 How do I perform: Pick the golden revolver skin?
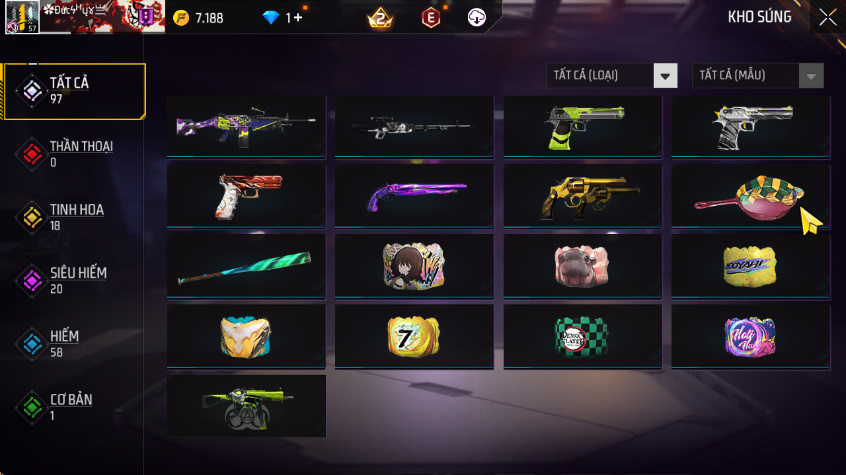click(x=582, y=194)
